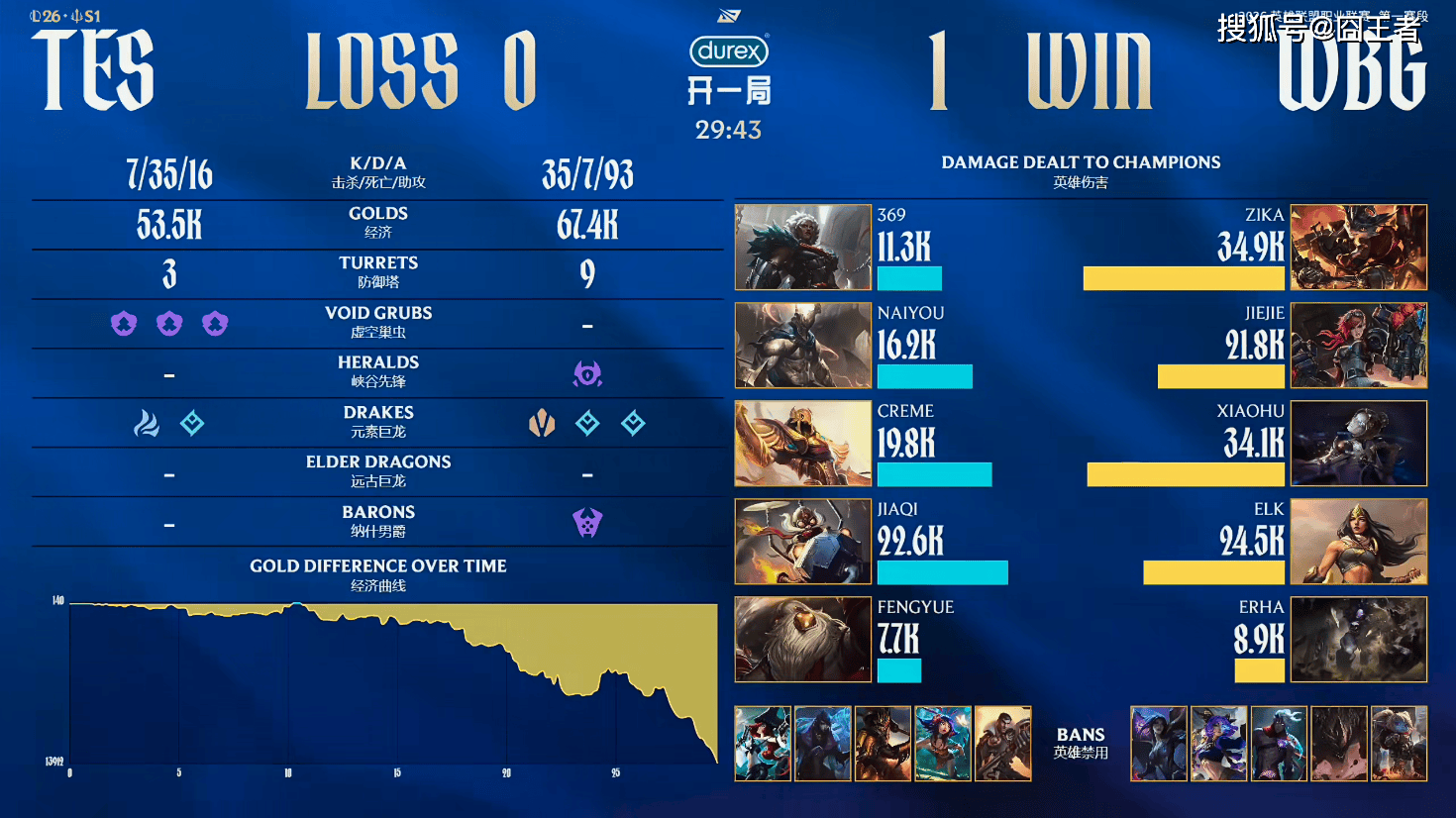
Task: Choose CREME's golden champion portrait
Action: pyautogui.click(x=802, y=443)
